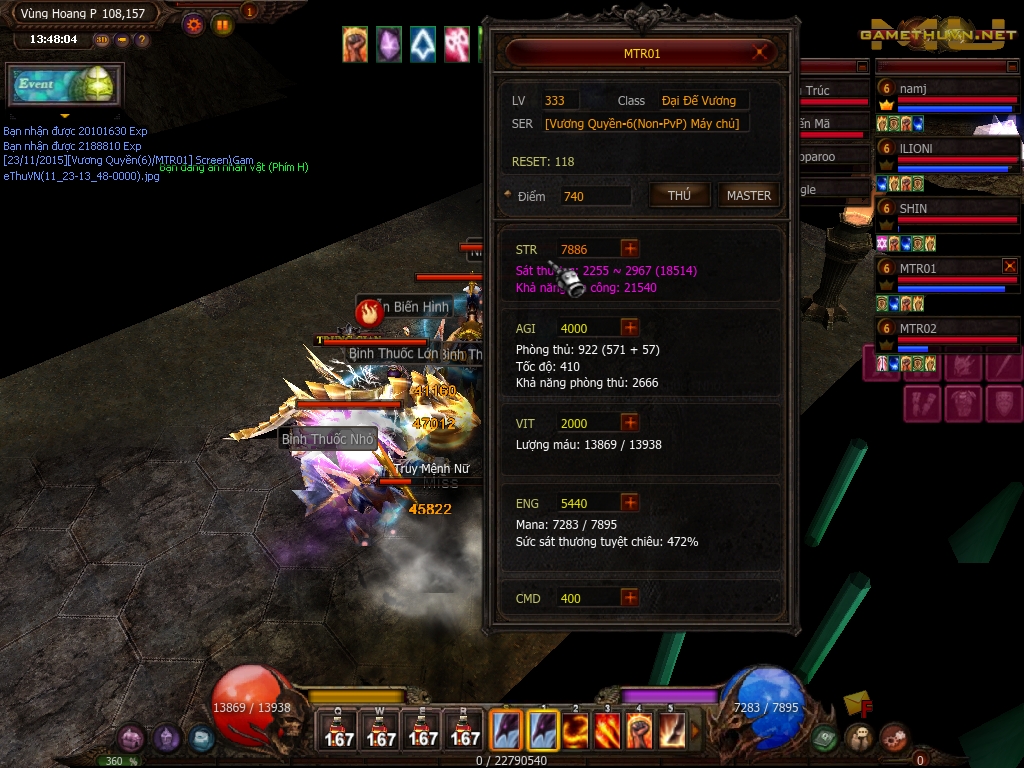Open the gear settings button
This screenshot has height=768, width=1024.
point(193,24)
